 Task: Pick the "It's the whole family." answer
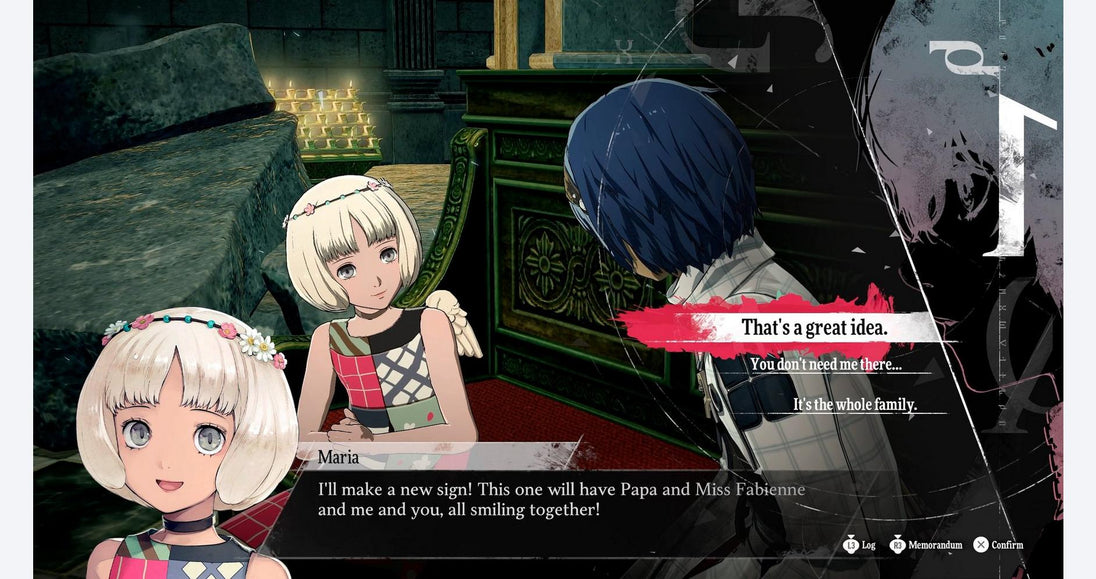855,404
